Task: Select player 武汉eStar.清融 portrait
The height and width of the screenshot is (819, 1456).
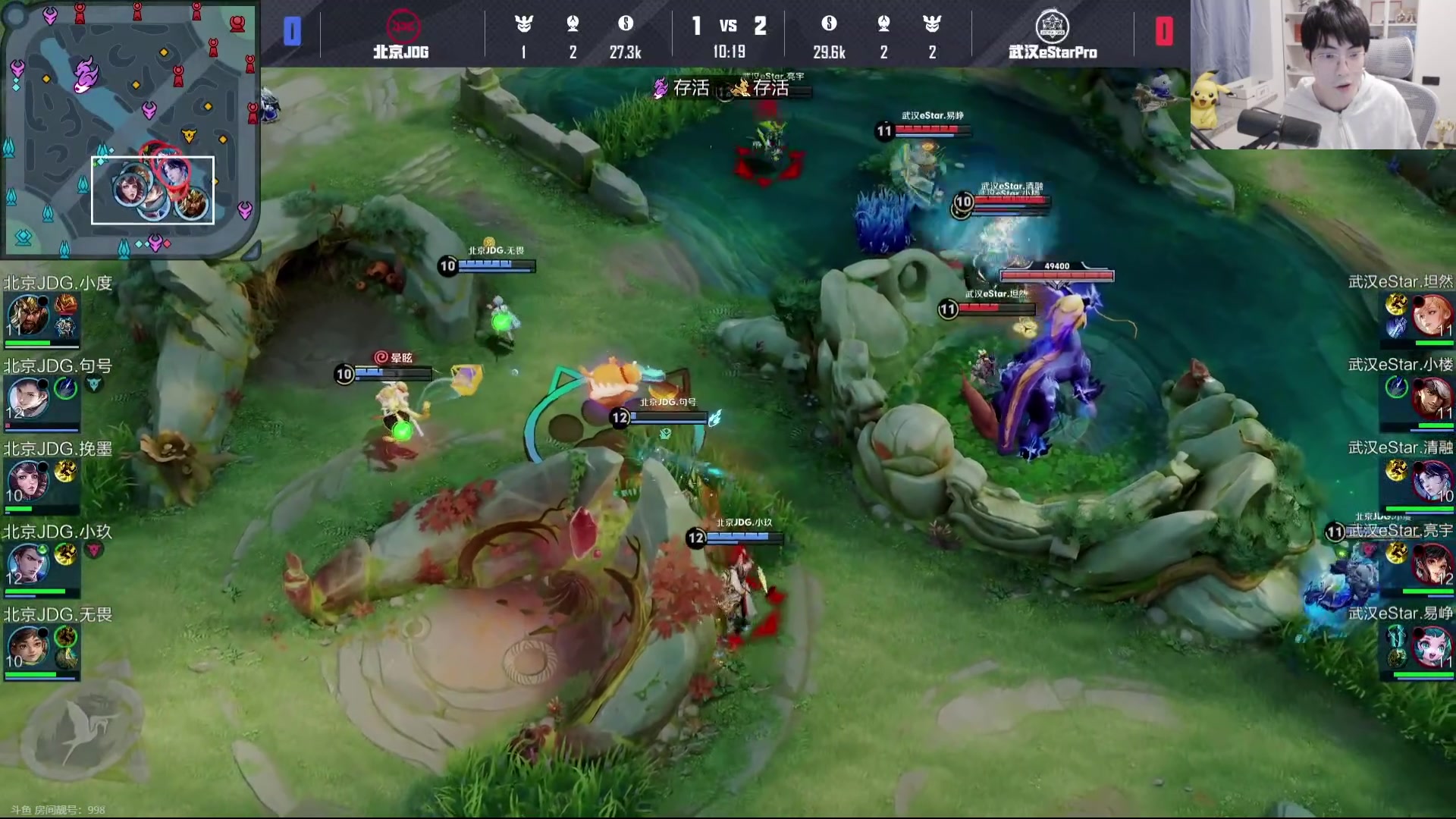Action: (1432, 481)
